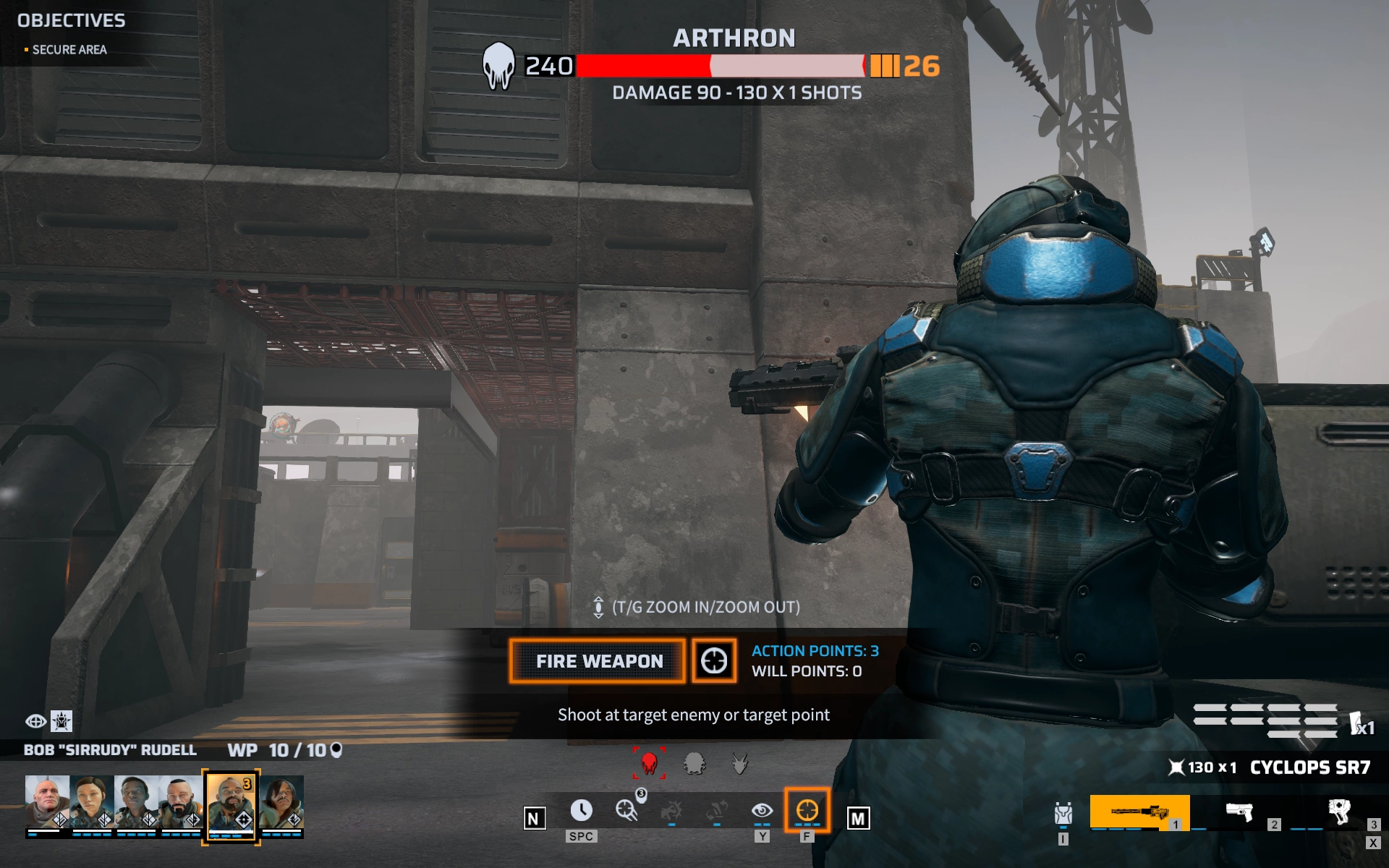Select the bald soldier portrait
1389x868 pixels.
pos(47,803)
